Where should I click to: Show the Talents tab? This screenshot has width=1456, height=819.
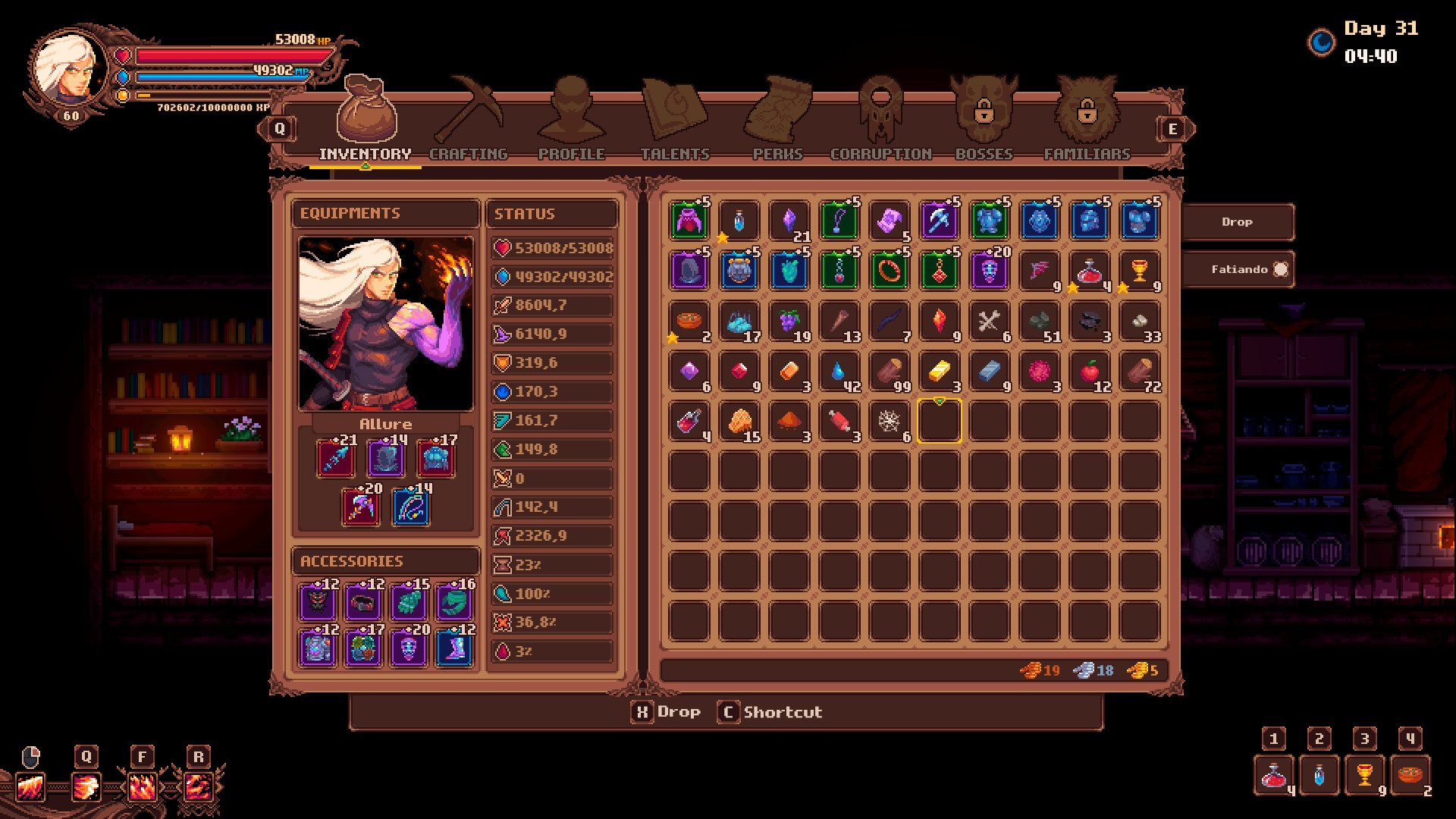click(x=675, y=121)
